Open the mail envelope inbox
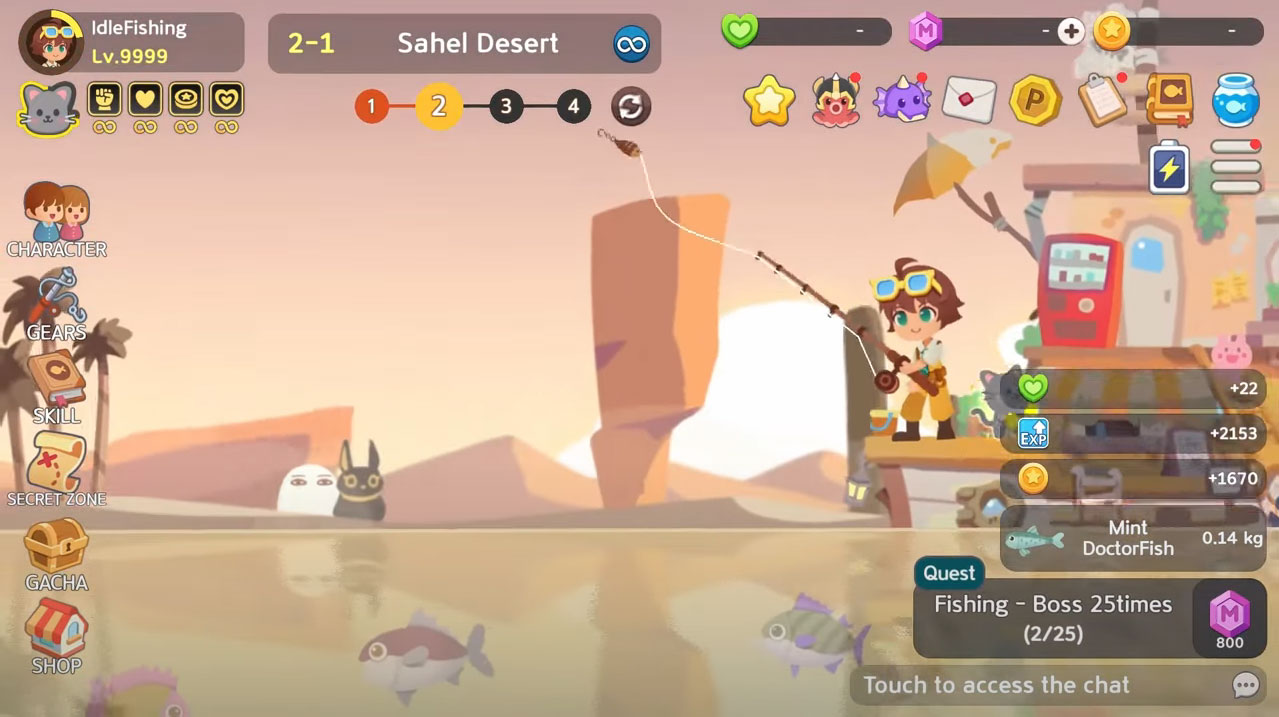Viewport: 1279px width, 717px height. pyautogui.click(x=968, y=100)
